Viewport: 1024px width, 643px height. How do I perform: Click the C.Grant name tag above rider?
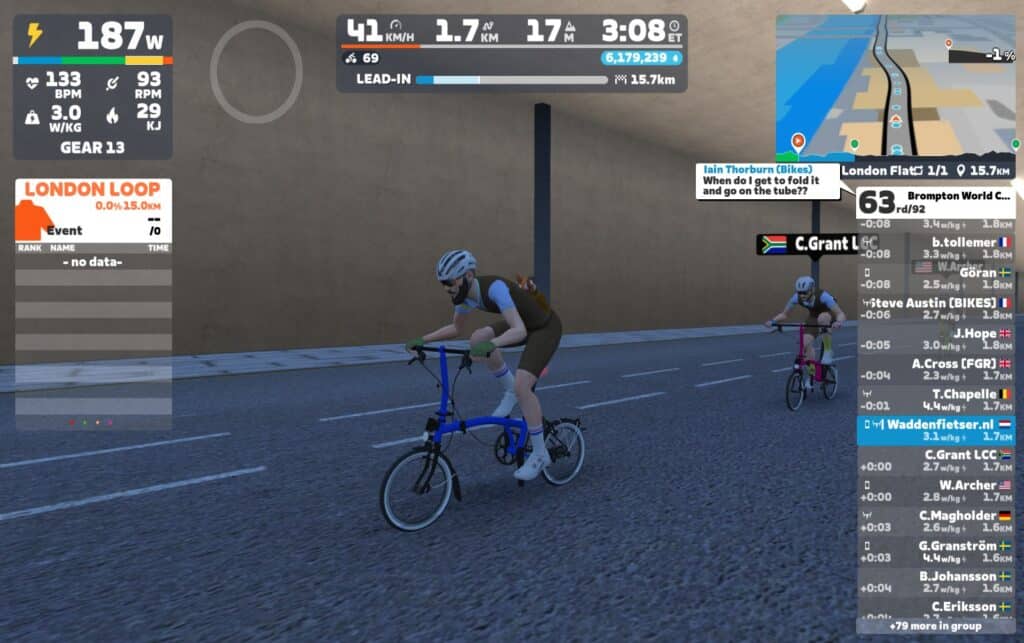pos(816,244)
